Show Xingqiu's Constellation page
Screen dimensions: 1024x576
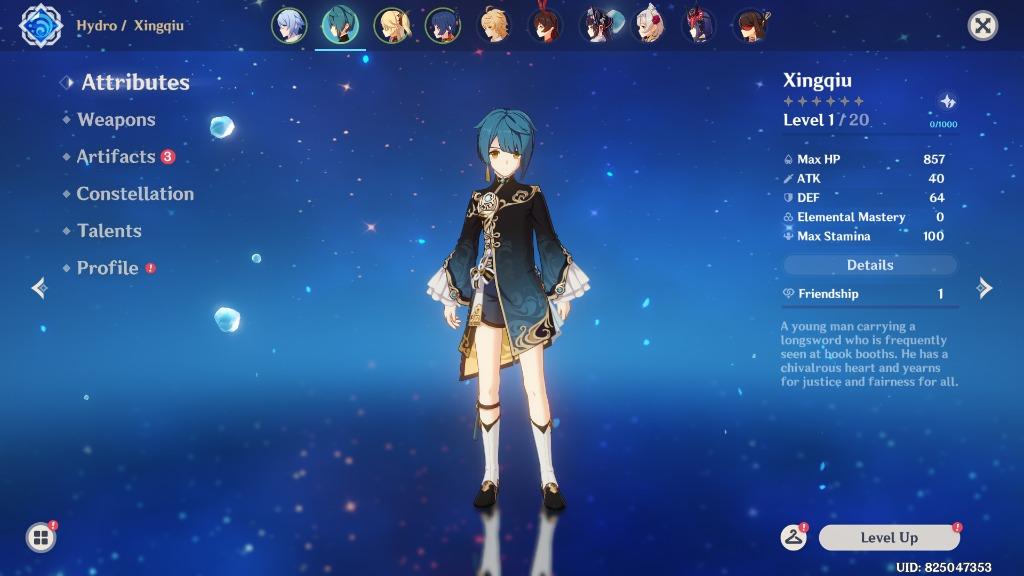(x=135, y=194)
